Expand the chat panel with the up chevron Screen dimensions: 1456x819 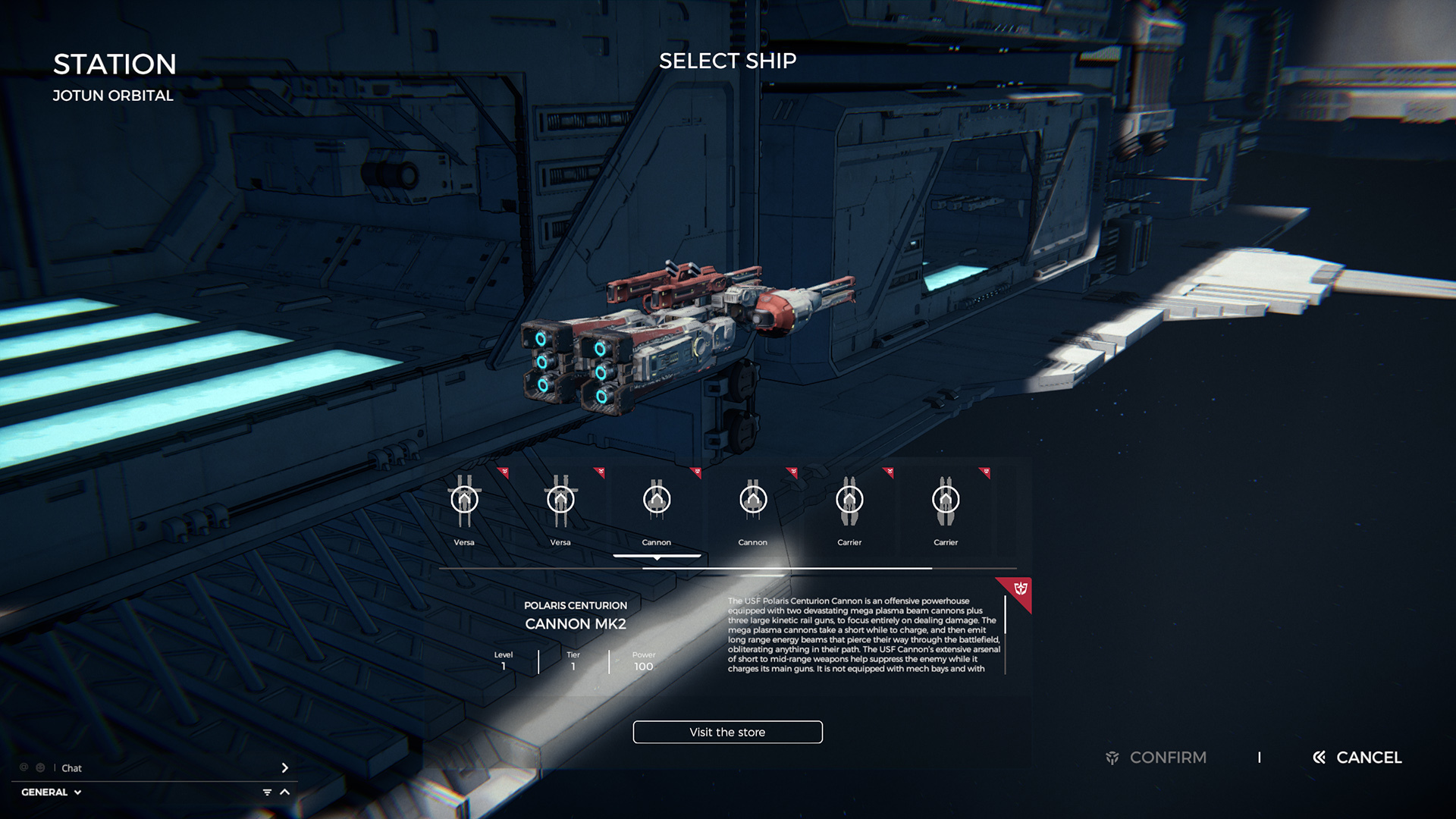pos(285,792)
